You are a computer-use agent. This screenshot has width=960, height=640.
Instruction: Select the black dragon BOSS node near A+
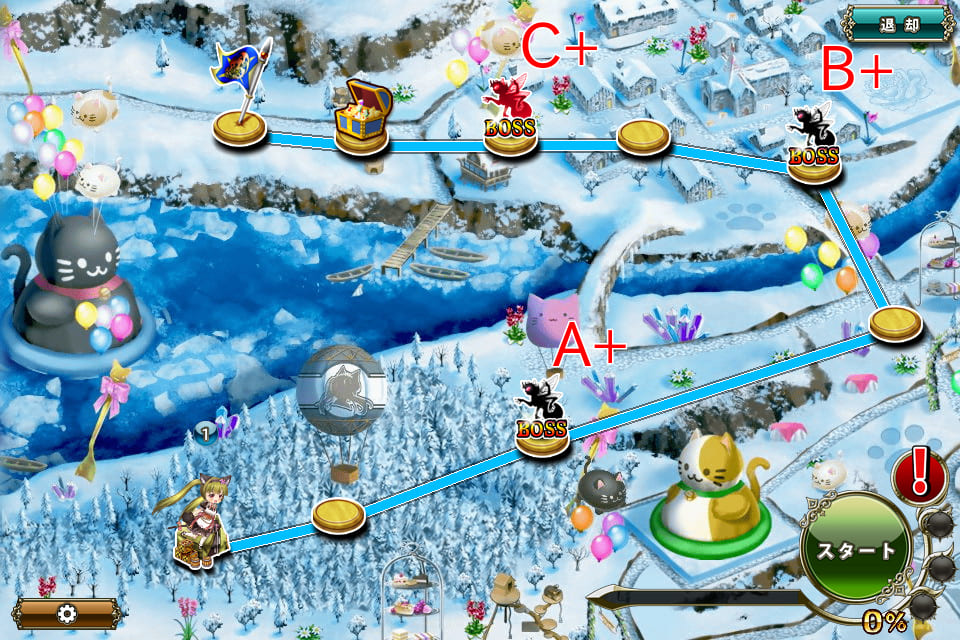pyautogui.click(x=542, y=423)
